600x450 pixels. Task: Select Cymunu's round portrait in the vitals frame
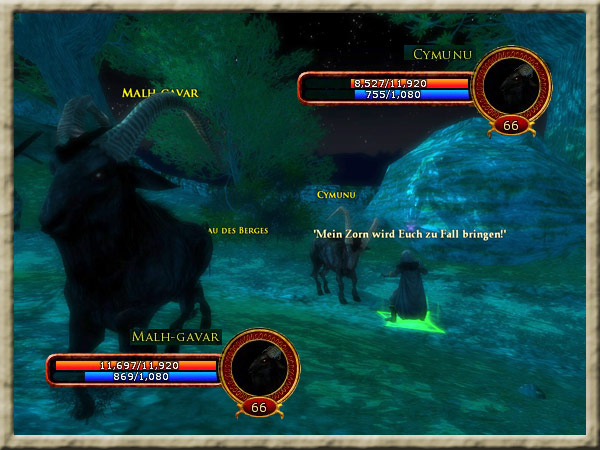[511, 86]
